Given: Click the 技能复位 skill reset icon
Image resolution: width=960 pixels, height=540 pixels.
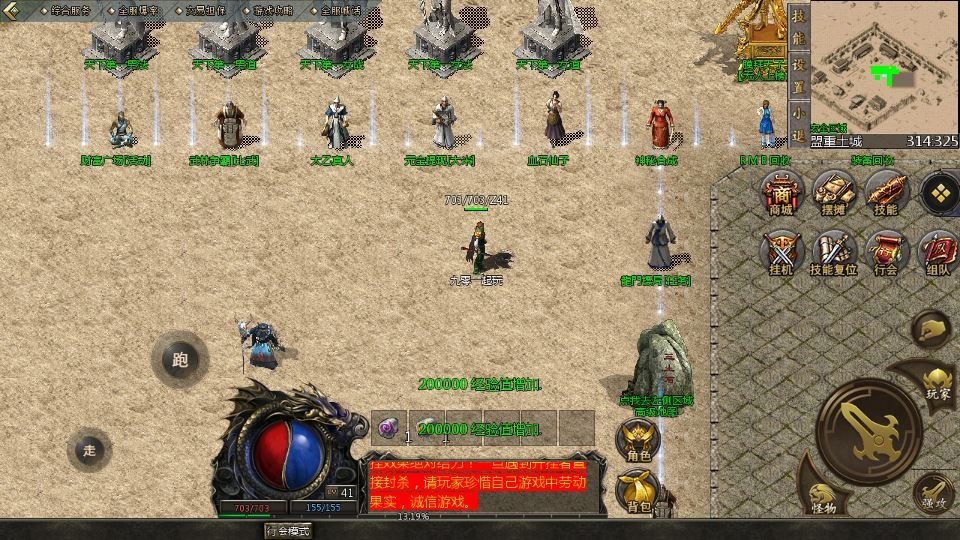Looking at the screenshot, I should click(833, 252).
